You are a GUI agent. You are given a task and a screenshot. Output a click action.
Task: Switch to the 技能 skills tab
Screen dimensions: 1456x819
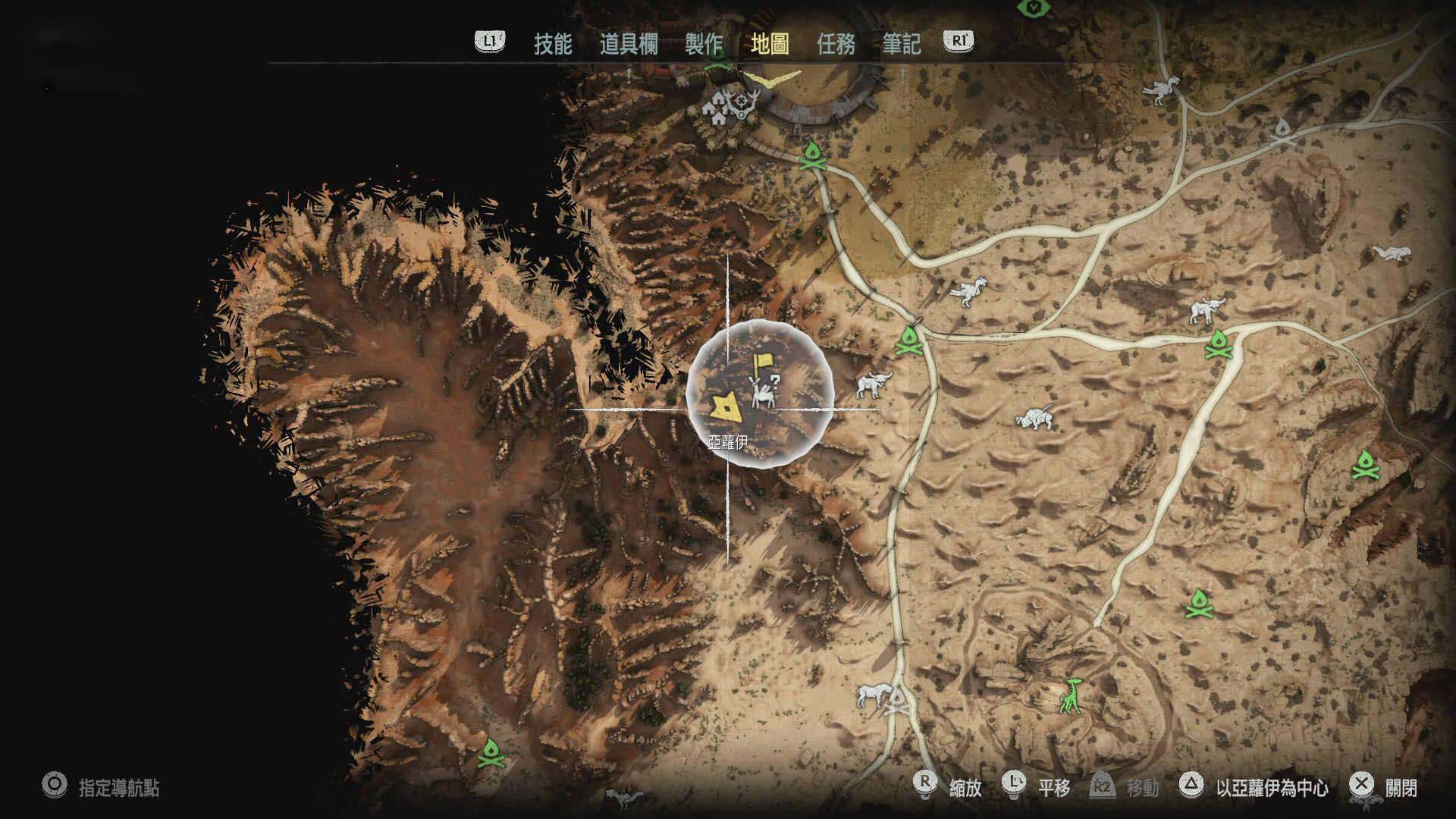[x=552, y=44]
